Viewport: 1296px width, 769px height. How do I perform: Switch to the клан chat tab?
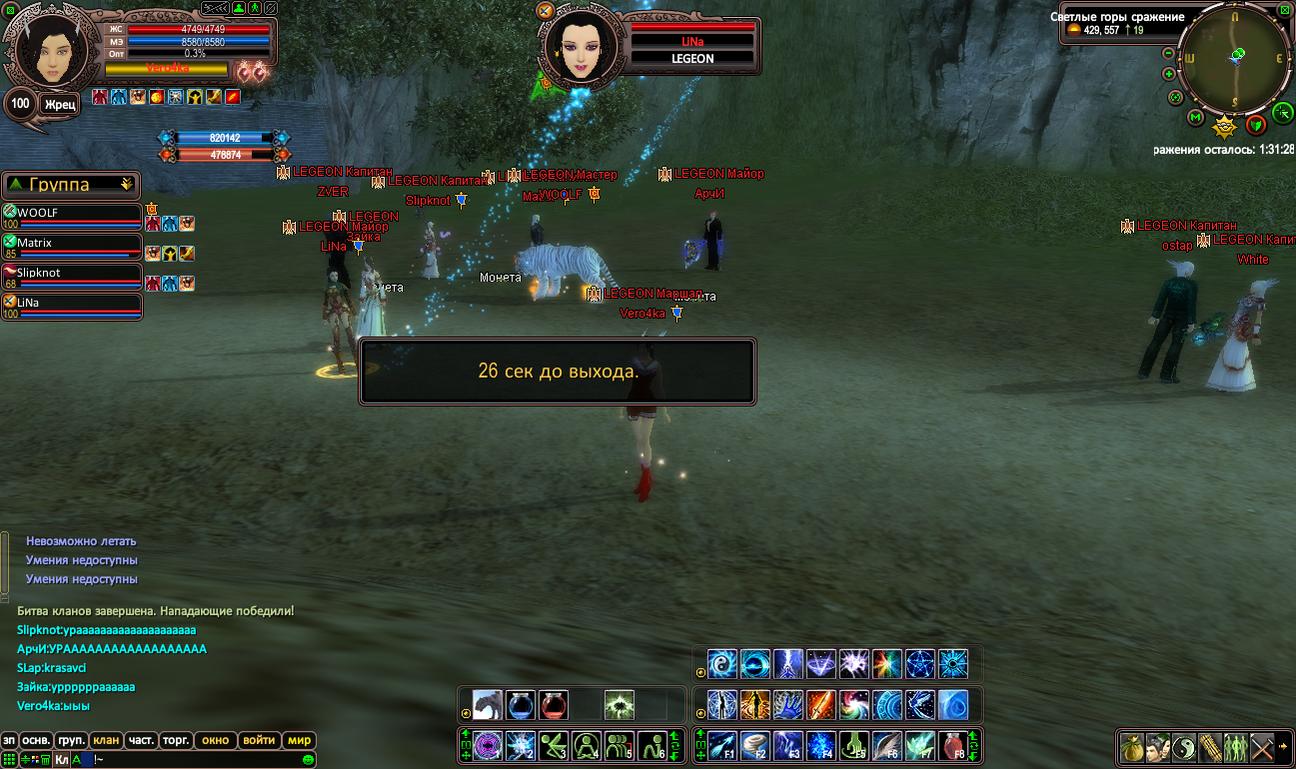[106, 741]
